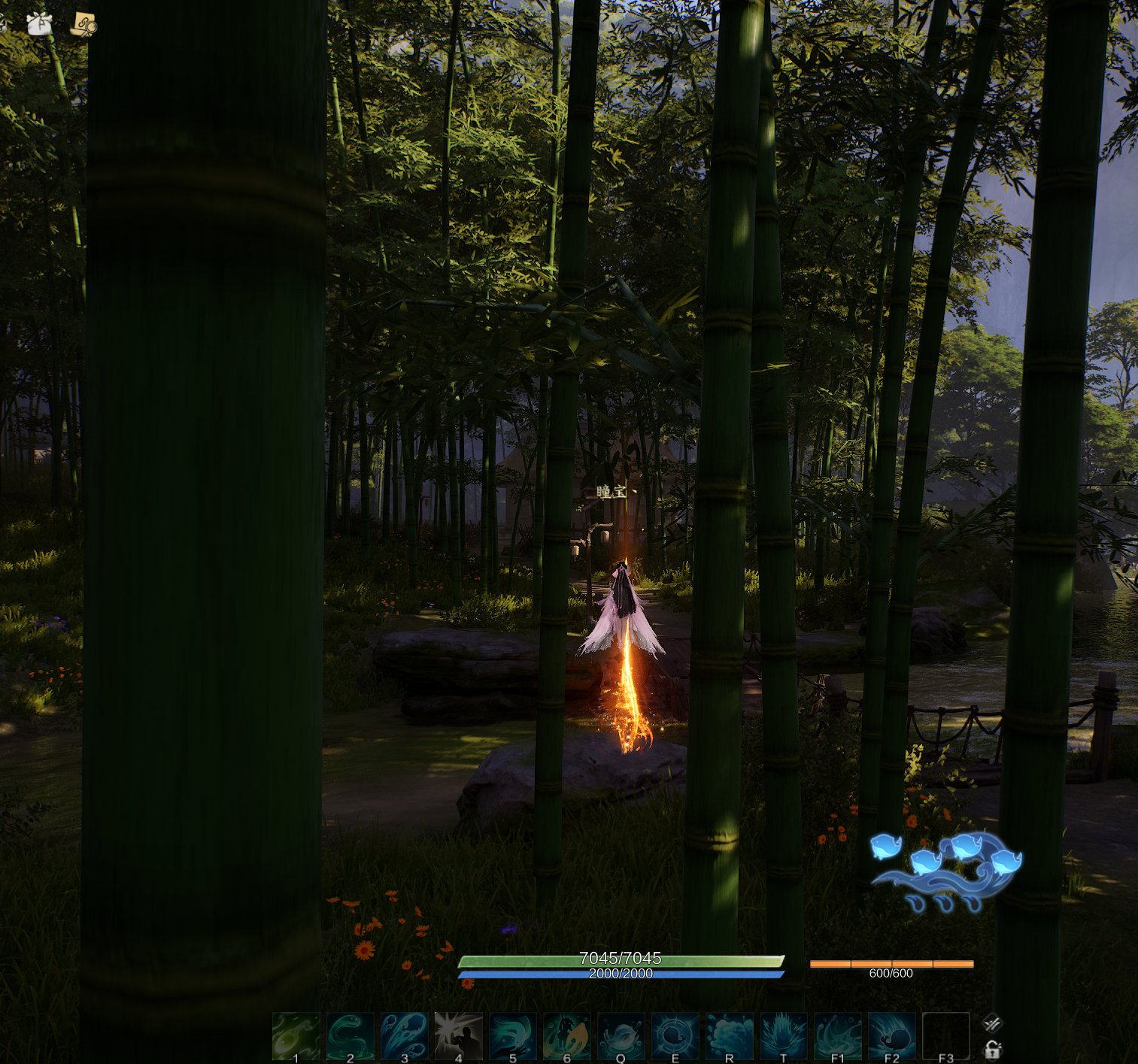1138x1064 pixels.
Task: Activate the green swirl skill in slot 1
Action: click(x=296, y=1036)
